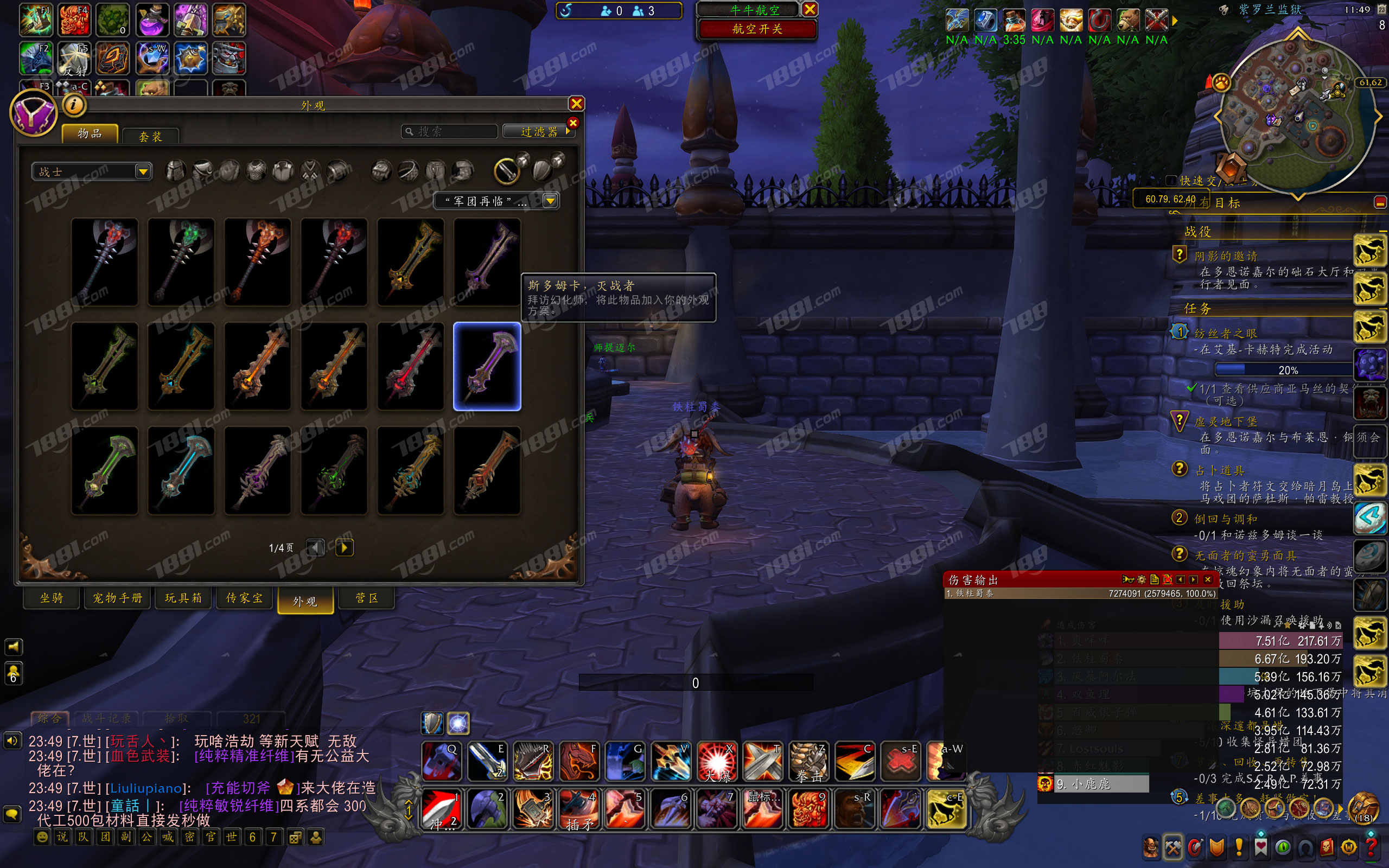The height and width of the screenshot is (868, 1389).
Task: Open the 营区 tab
Action: [x=367, y=598]
